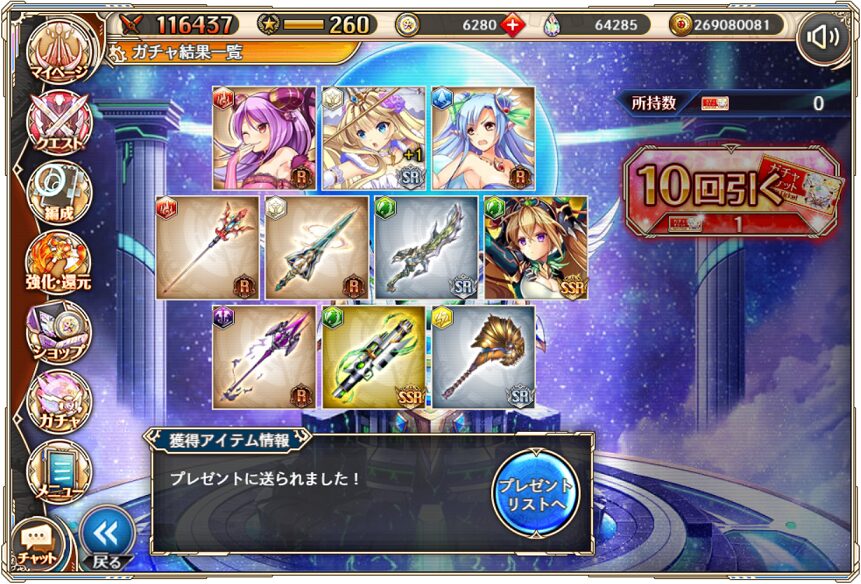The image size is (861, 584).
Task: Open the 編成 party formation menu
Action: pos(60,193)
